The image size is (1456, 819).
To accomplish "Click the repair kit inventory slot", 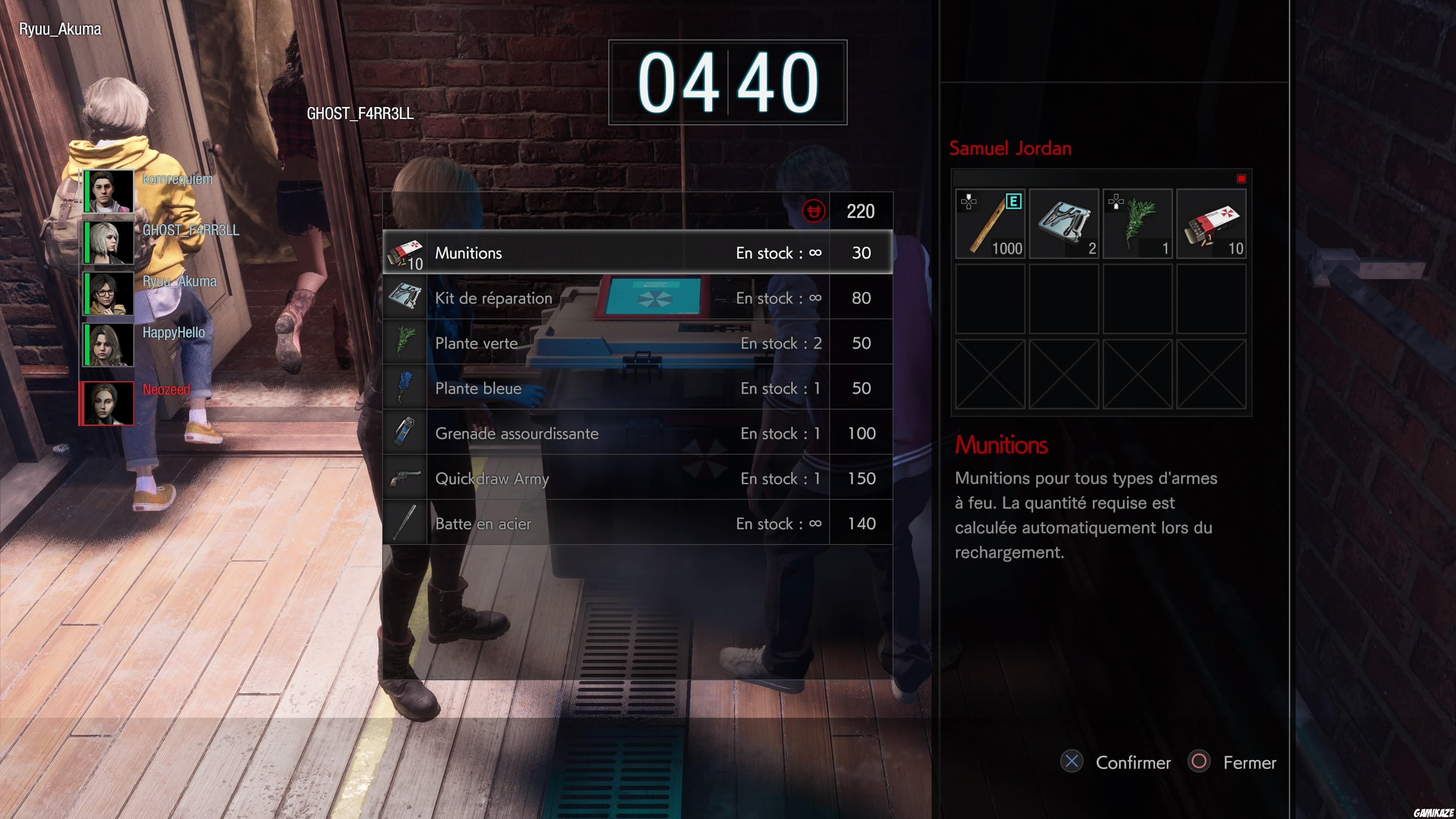I will pos(1064,224).
